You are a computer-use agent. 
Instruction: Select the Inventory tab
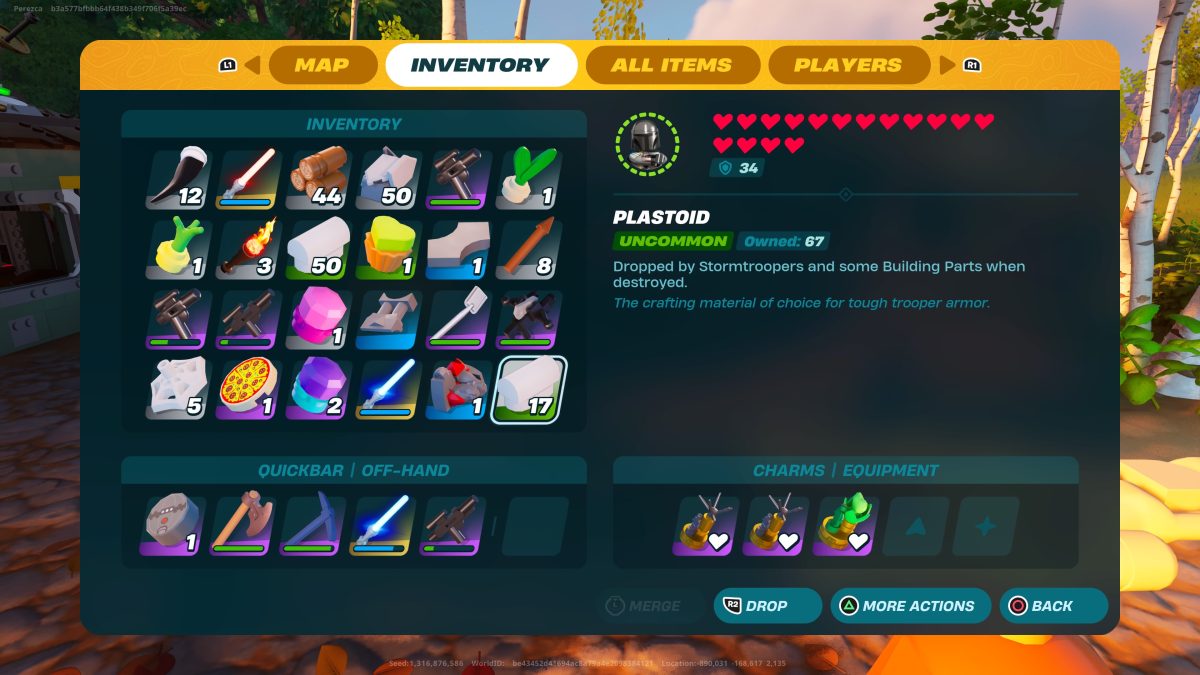coord(480,66)
